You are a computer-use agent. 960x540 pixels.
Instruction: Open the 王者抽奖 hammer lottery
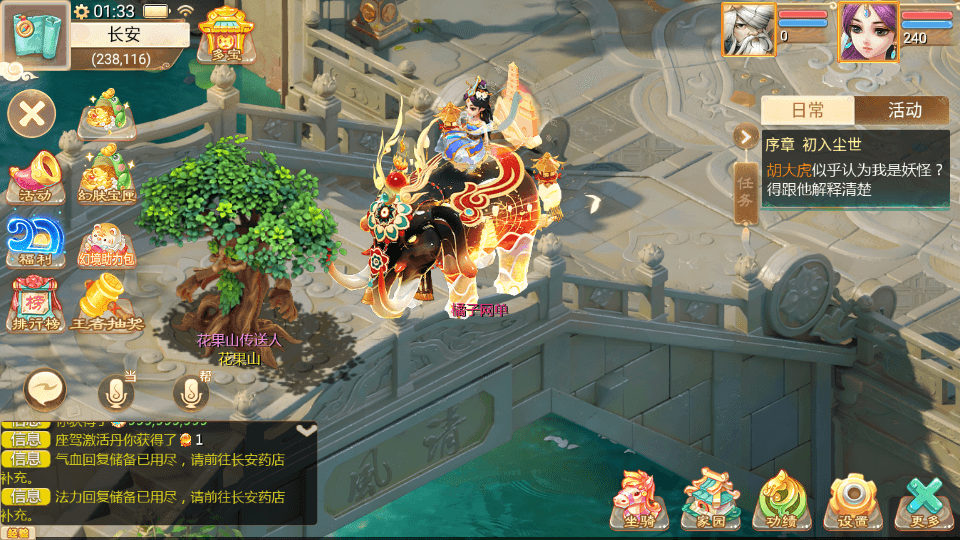[108, 303]
